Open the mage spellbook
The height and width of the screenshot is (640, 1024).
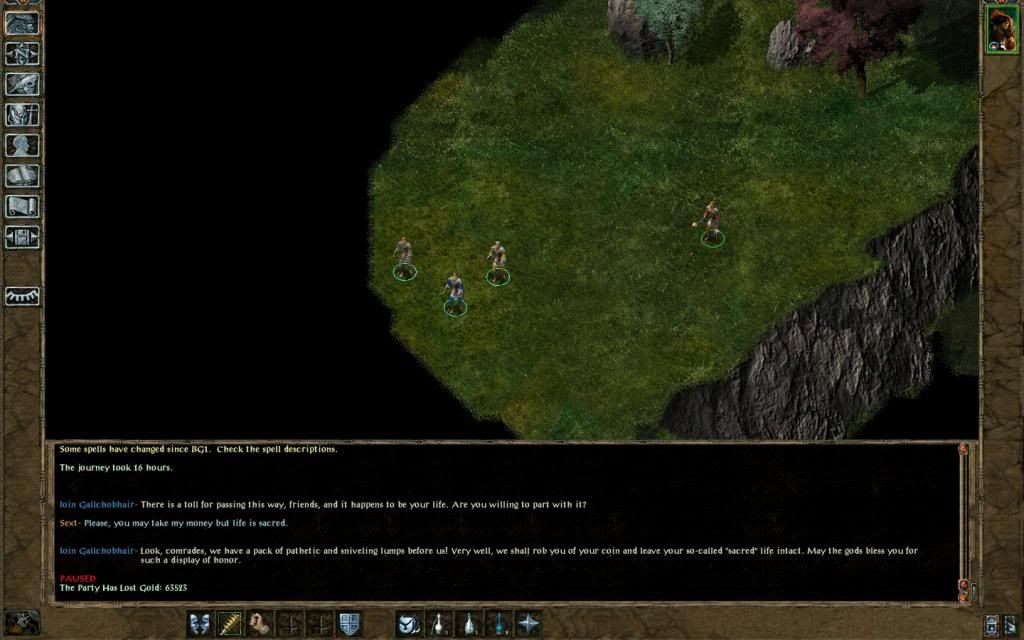coord(22,177)
